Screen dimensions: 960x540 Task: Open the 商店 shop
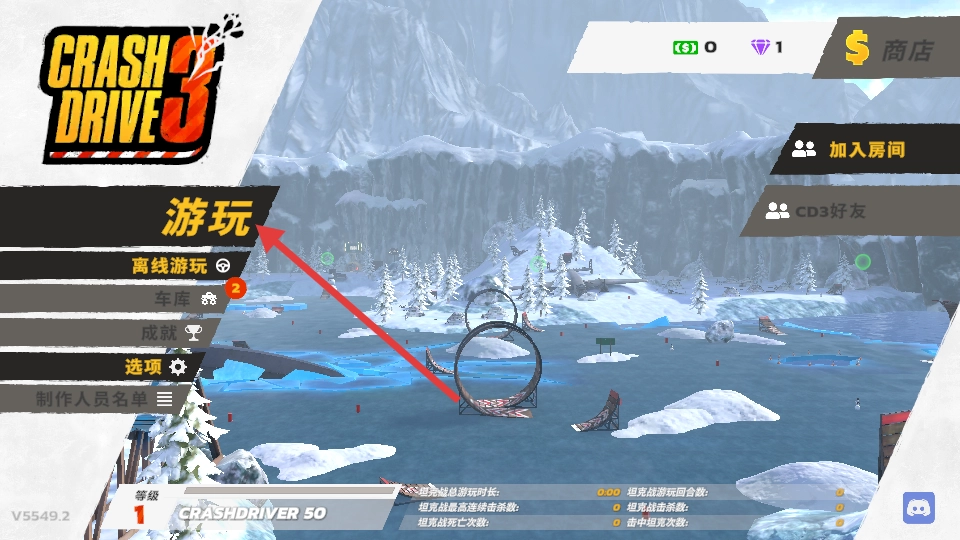(888, 50)
